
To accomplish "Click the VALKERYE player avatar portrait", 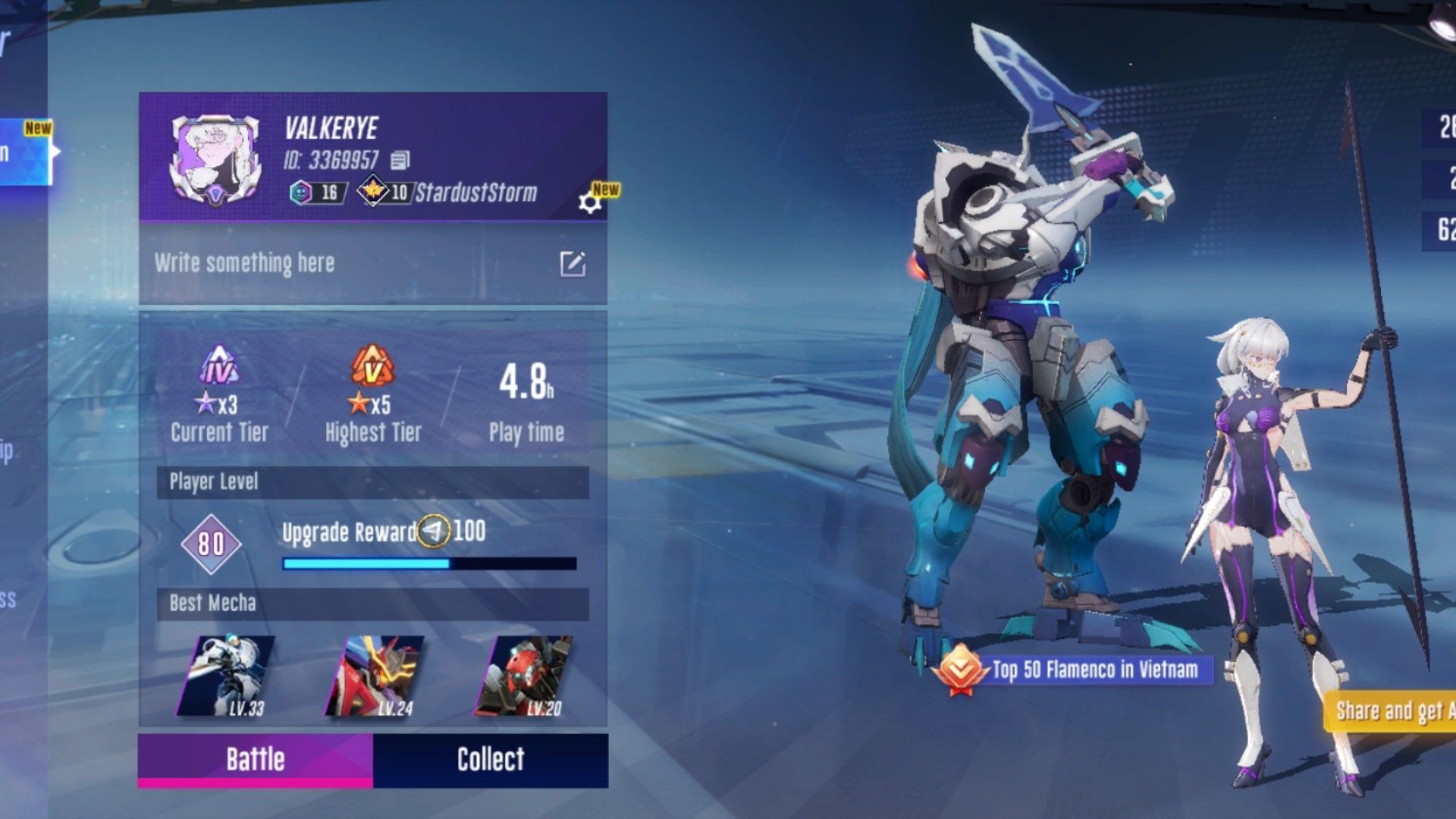I will click(216, 159).
